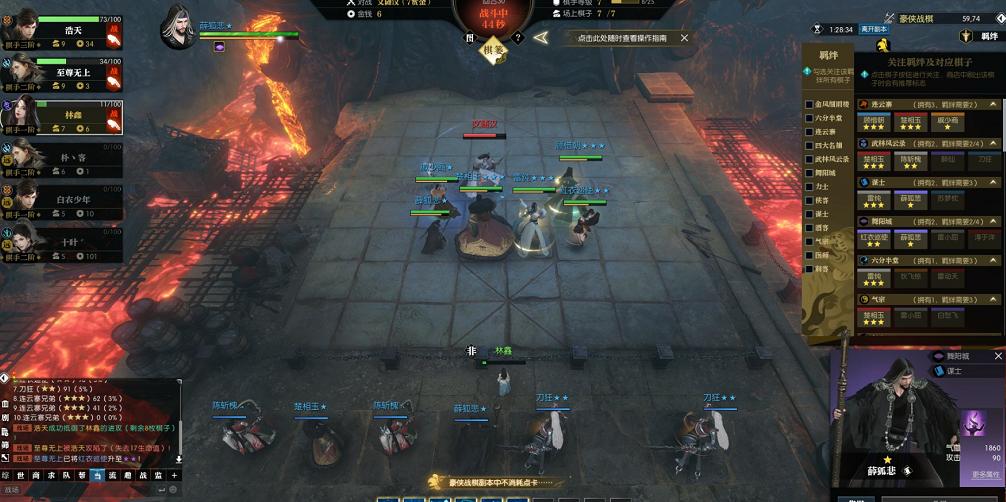Open the 棋篓 piece basket button
1006x502 pixels.
point(493,48)
